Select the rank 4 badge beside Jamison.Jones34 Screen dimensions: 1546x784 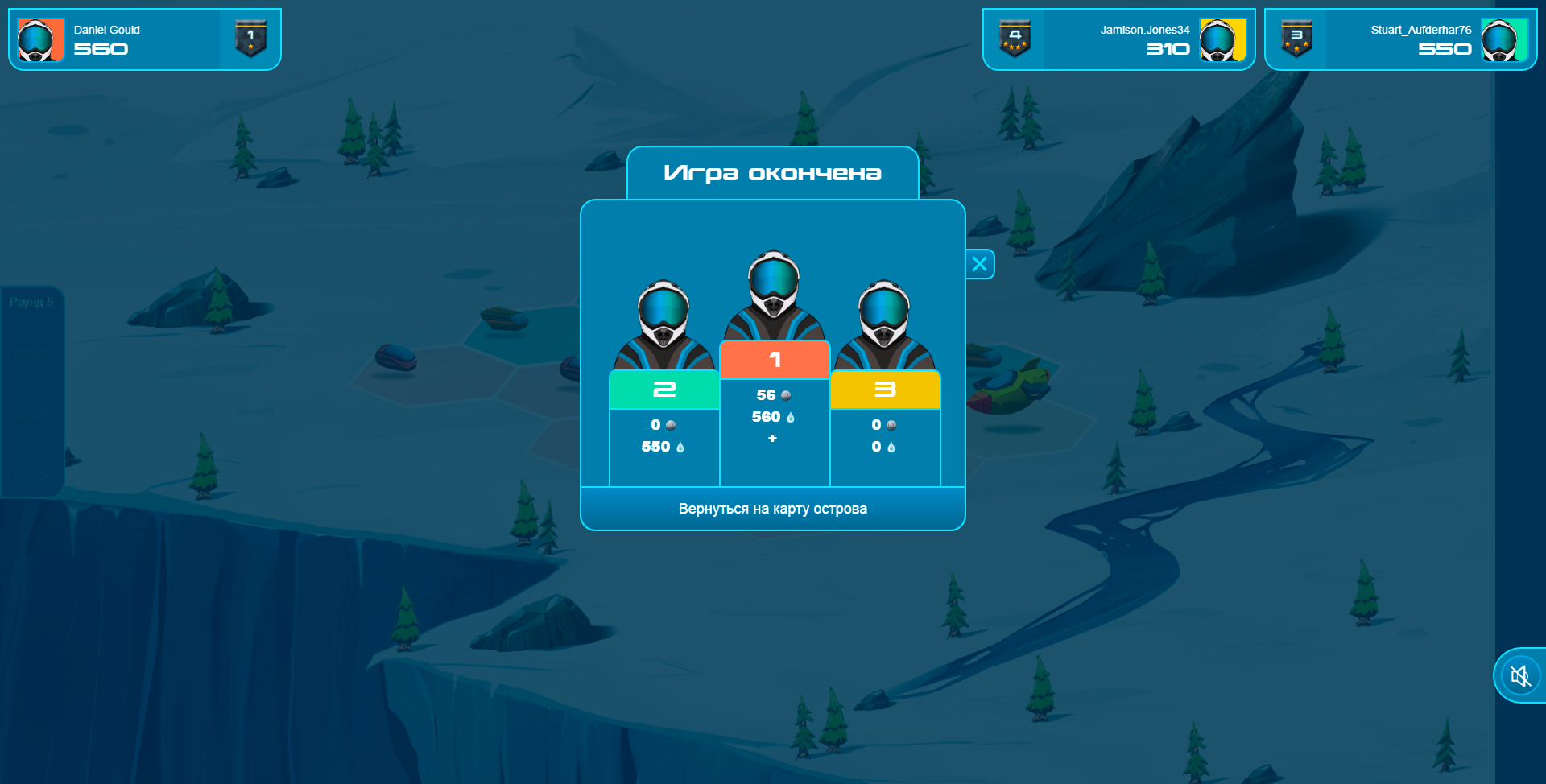1014,38
